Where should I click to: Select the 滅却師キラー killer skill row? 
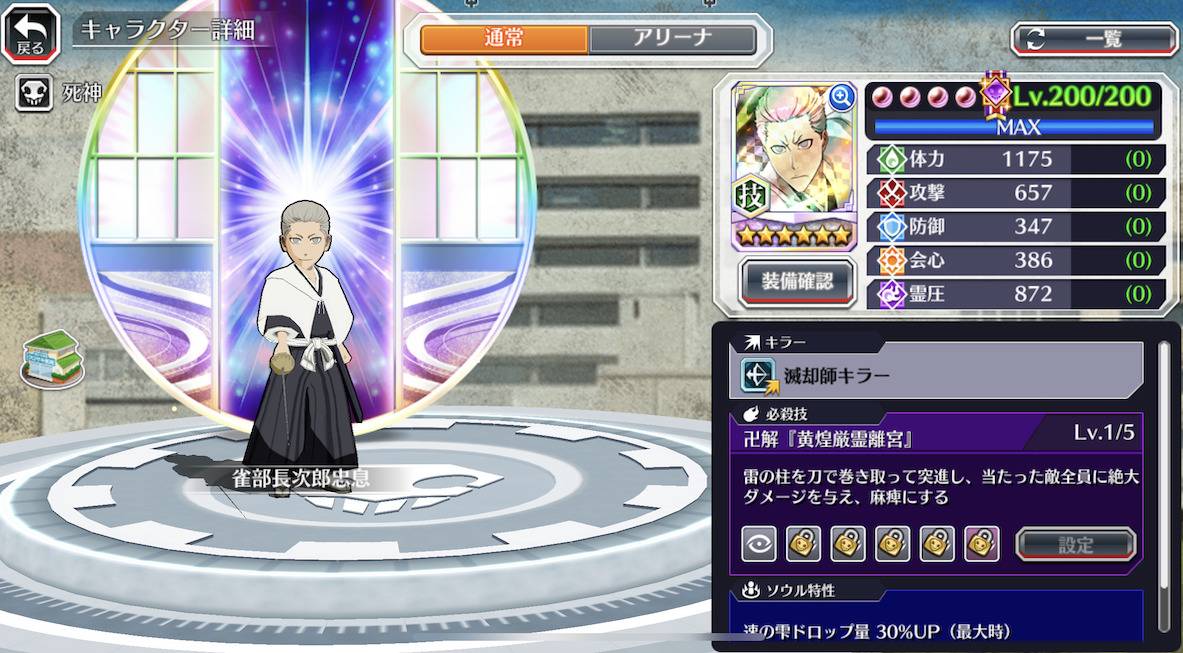(x=938, y=375)
